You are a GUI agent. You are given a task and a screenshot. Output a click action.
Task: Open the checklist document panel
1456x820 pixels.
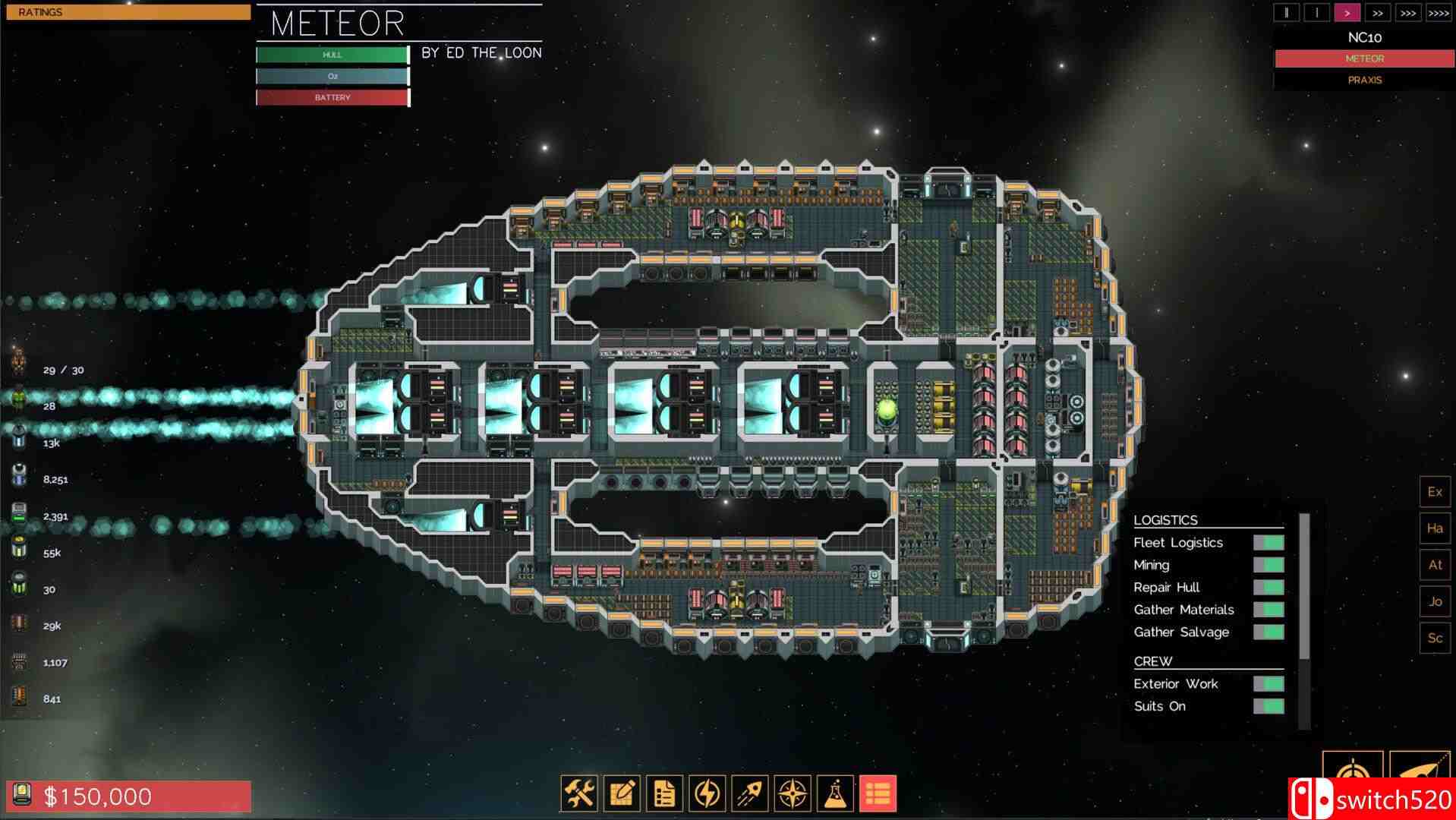[x=664, y=793]
